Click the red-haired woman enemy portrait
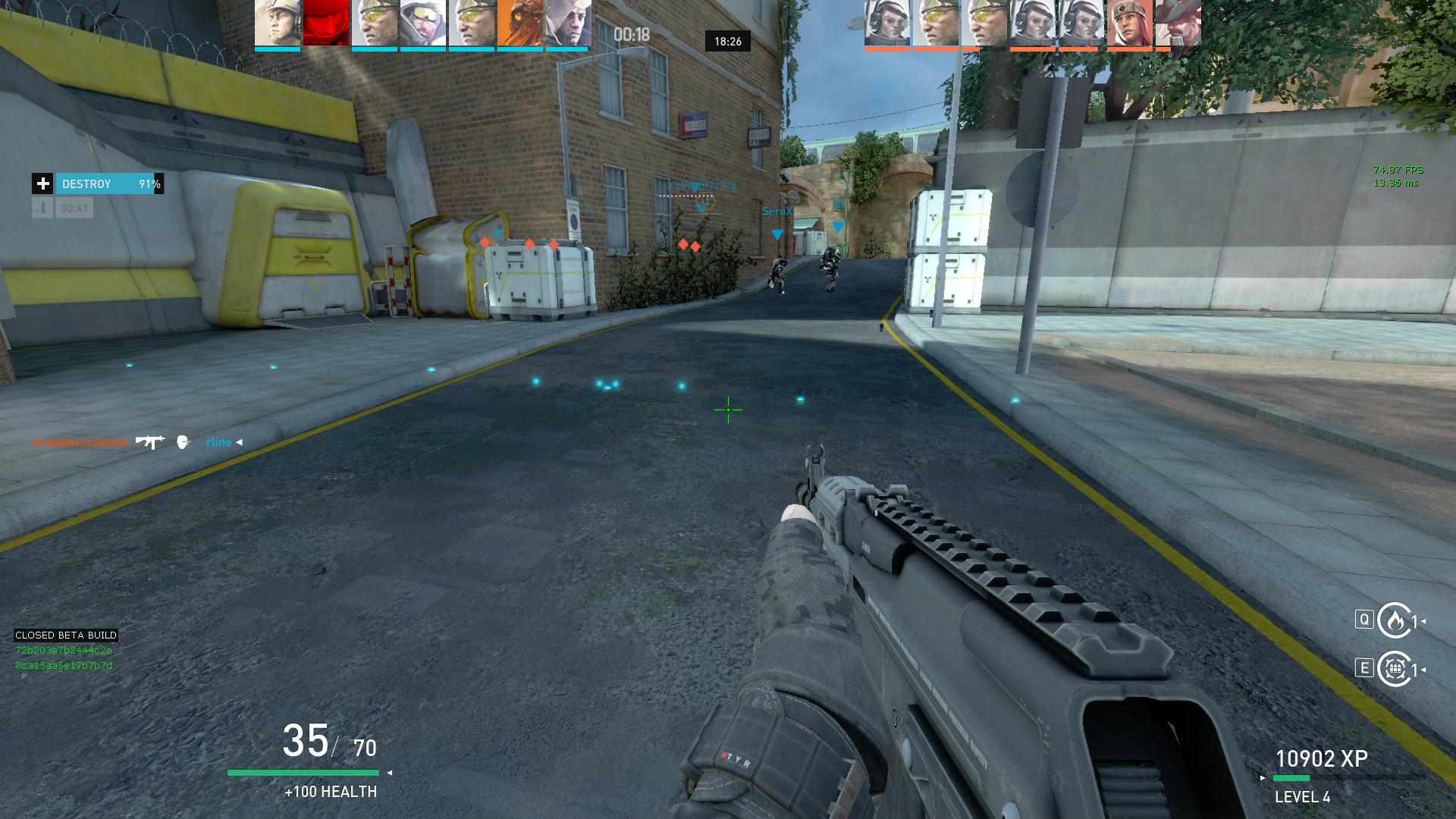The height and width of the screenshot is (819, 1456). click(1129, 24)
